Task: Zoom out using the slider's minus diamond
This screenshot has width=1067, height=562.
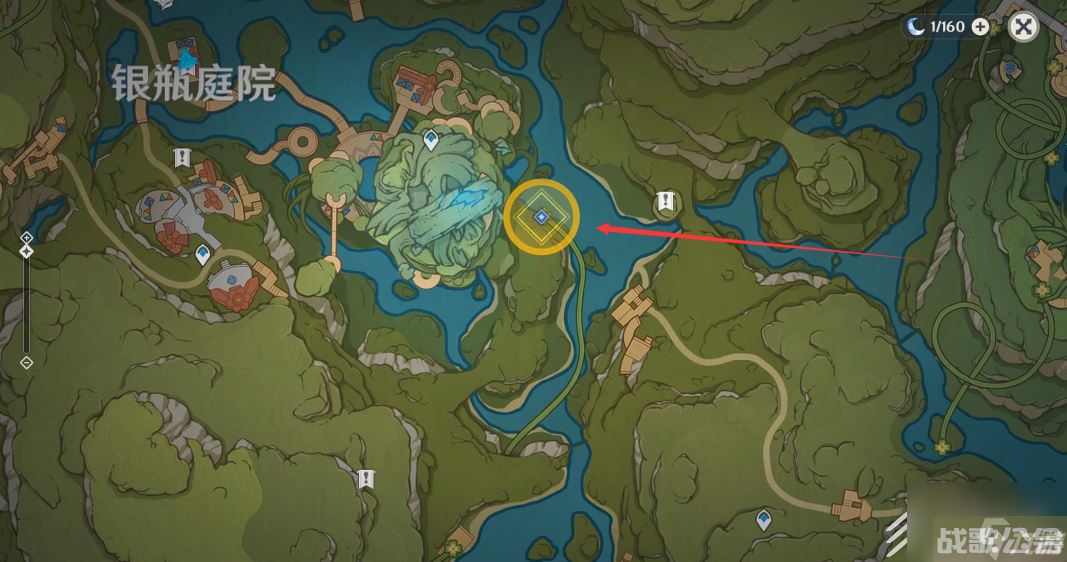Action: click(x=27, y=362)
